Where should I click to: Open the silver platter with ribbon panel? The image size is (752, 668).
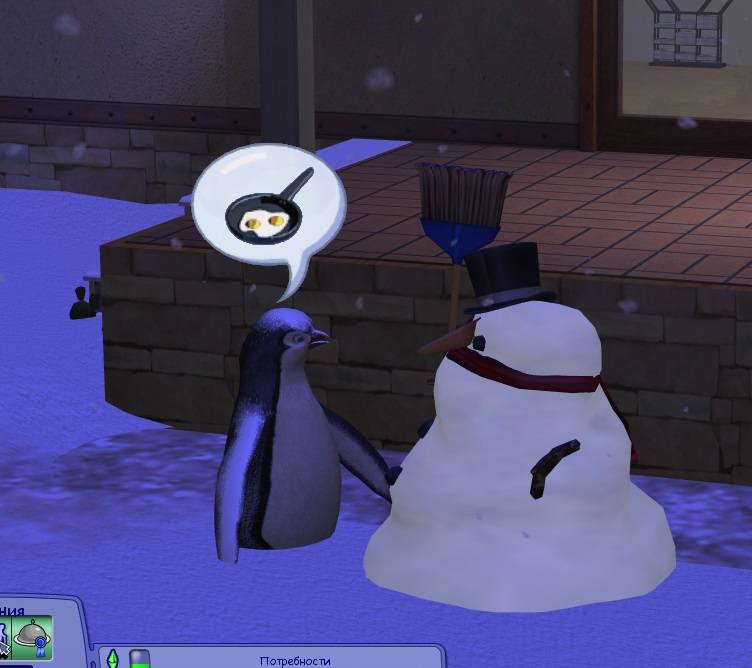(31, 638)
